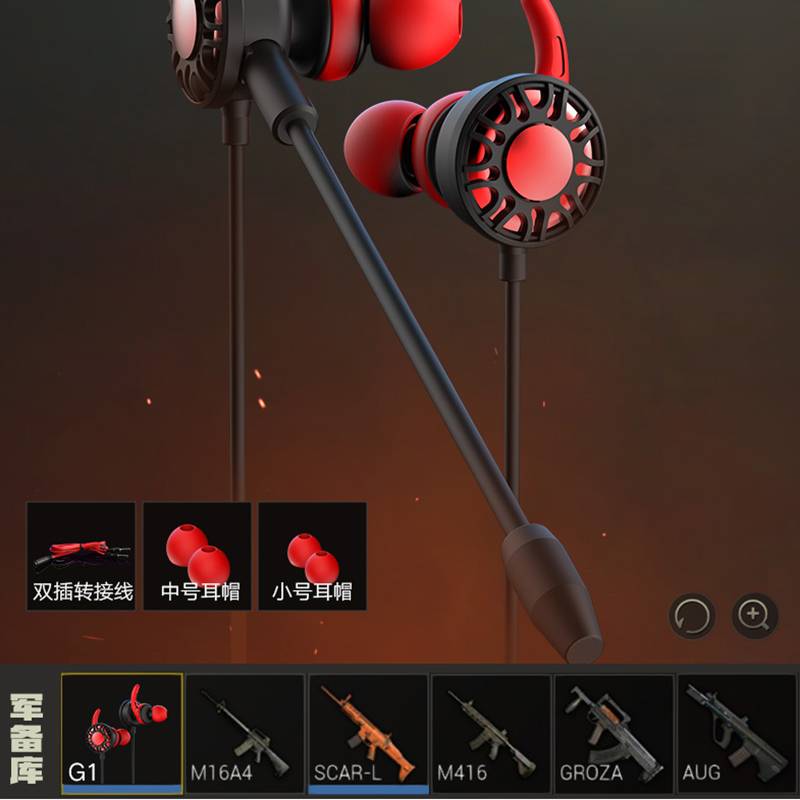Select the 中号耳帽 medium ear tips
This screenshot has height=800, width=800.
[x=197, y=556]
